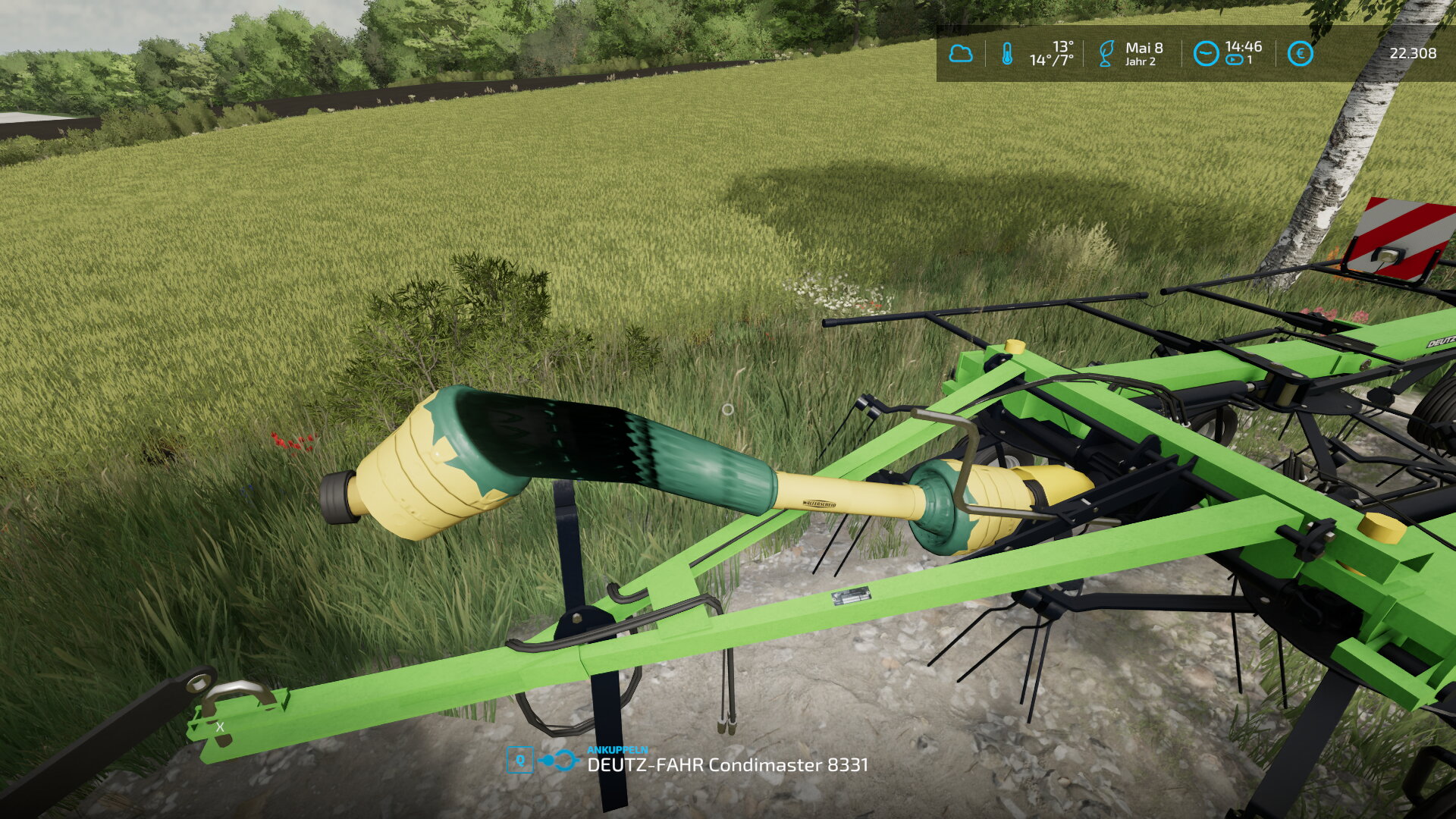Image resolution: width=1456 pixels, height=819 pixels.
Task: Click the leaf season date icon
Action: tap(1106, 54)
